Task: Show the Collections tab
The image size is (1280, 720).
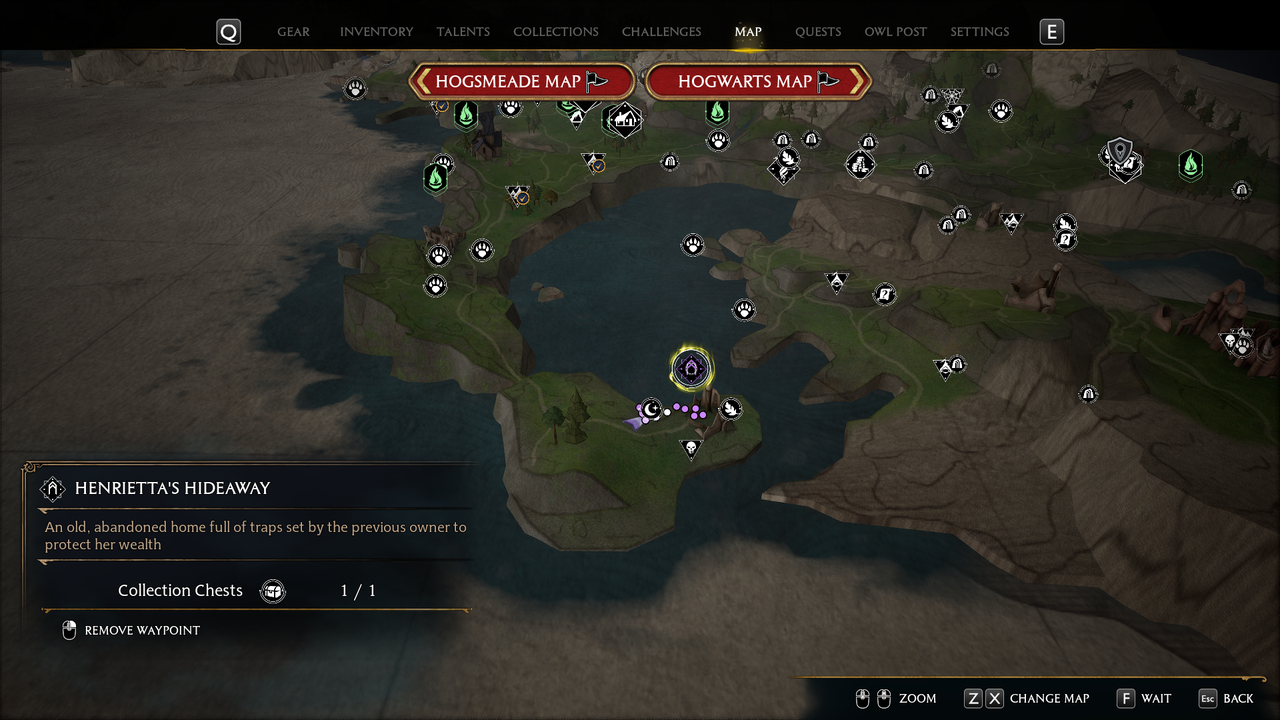Action: (556, 32)
